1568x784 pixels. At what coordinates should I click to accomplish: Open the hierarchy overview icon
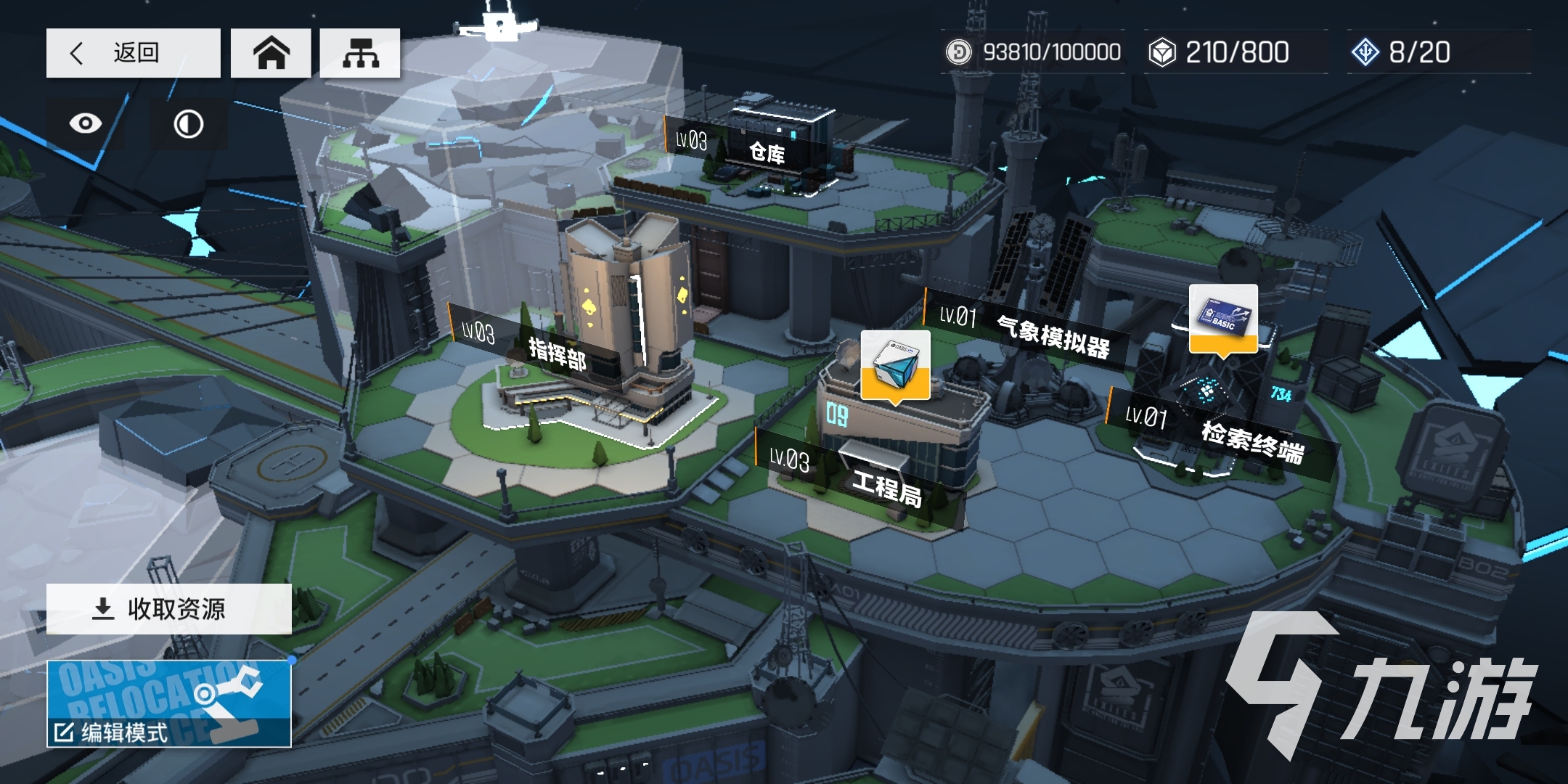360,53
